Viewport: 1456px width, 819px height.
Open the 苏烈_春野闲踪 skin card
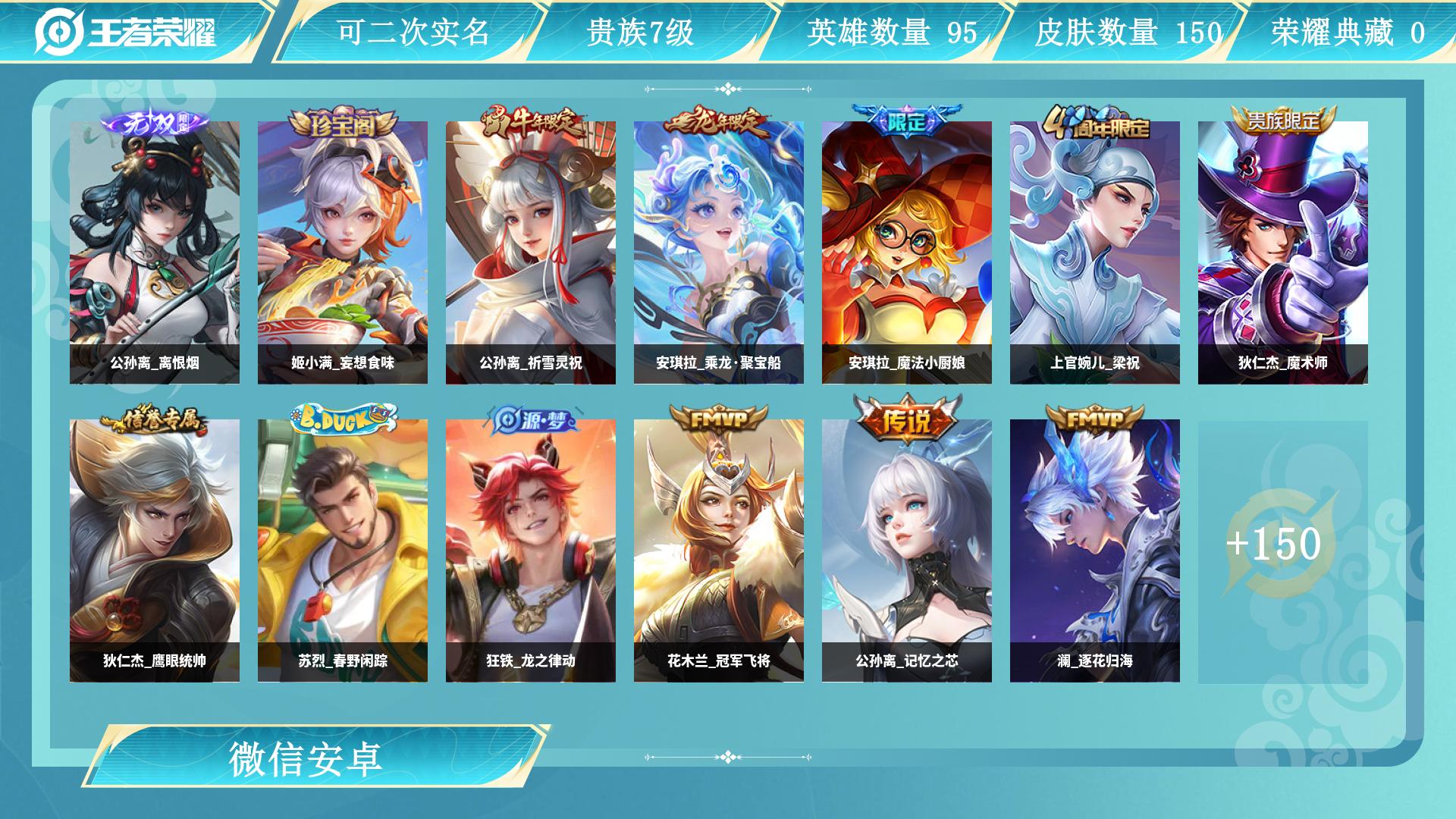click(x=343, y=551)
